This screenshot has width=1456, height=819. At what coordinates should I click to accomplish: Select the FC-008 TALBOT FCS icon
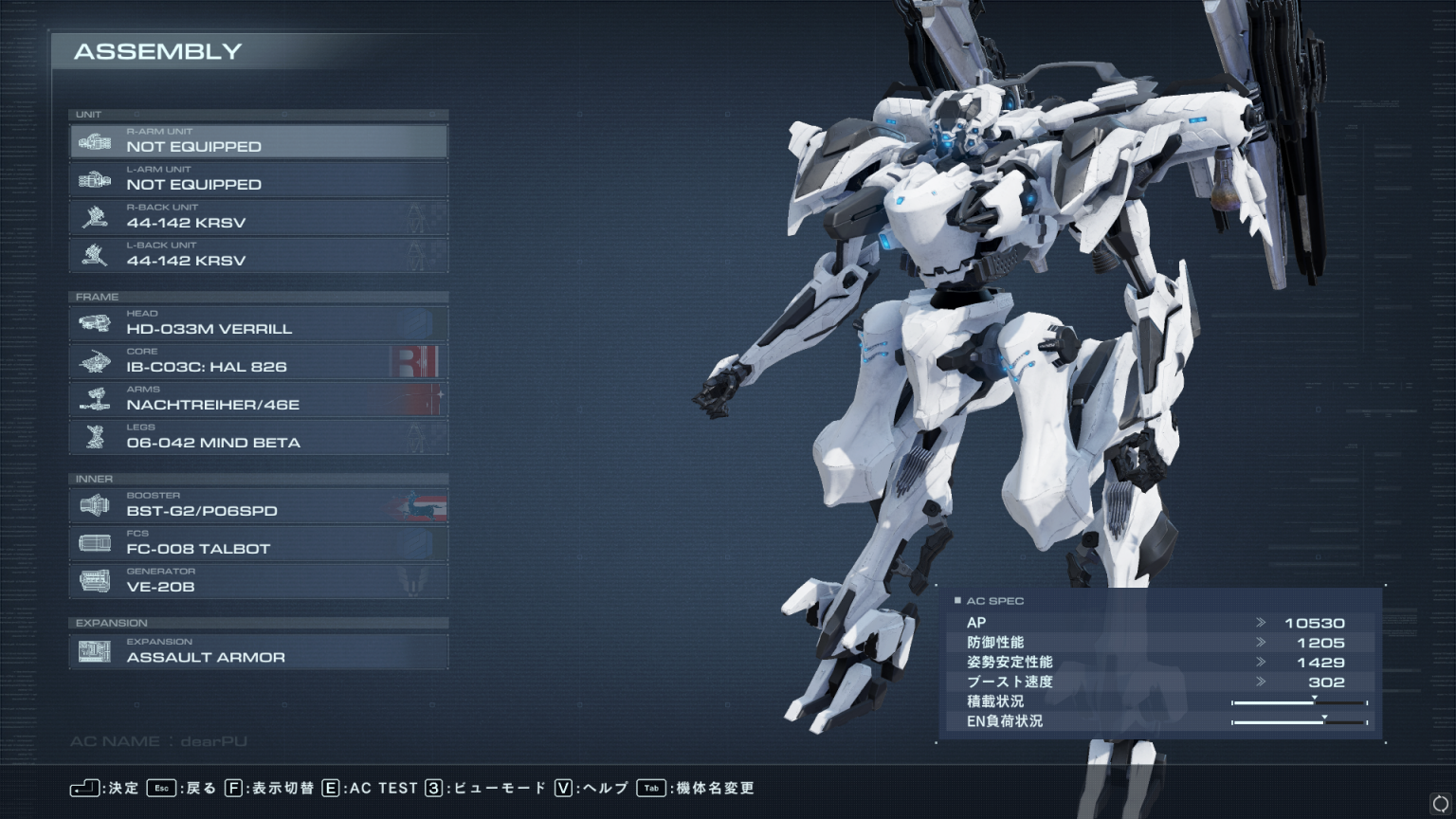pyautogui.click(x=94, y=542)
